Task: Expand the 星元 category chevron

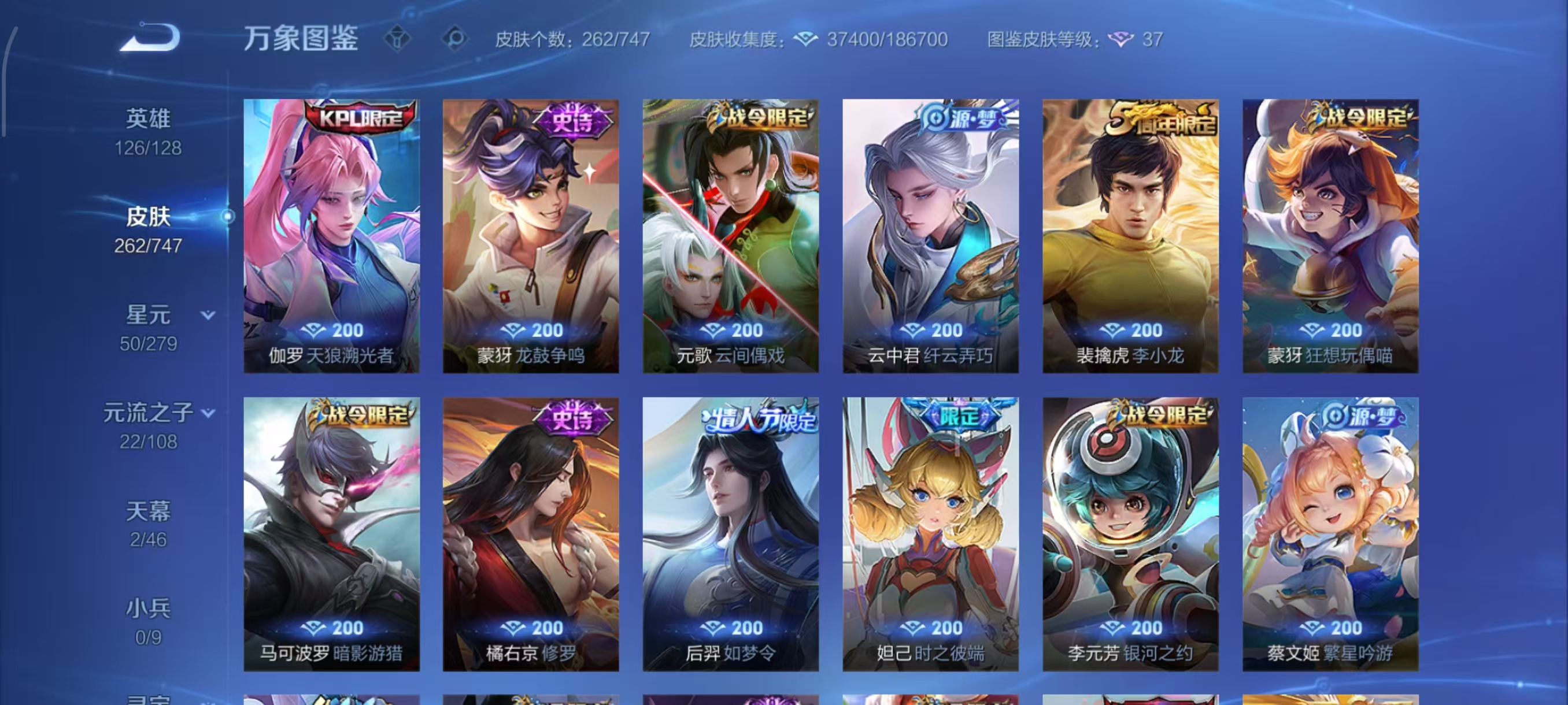Action: click(208, 314)
